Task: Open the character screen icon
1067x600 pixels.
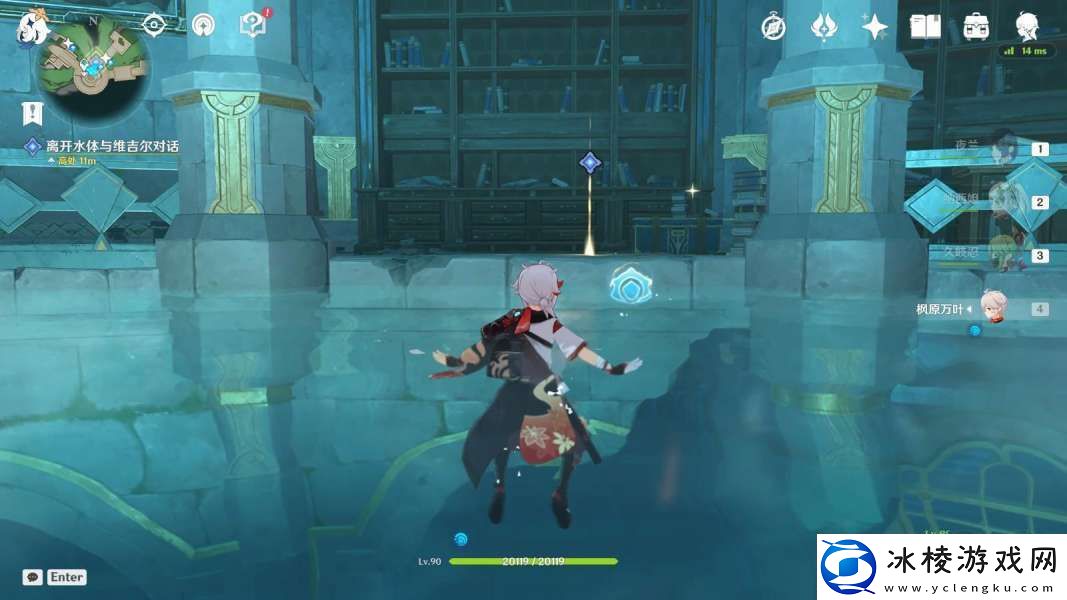Action: pyautogui.click(x=1026, y=27)
